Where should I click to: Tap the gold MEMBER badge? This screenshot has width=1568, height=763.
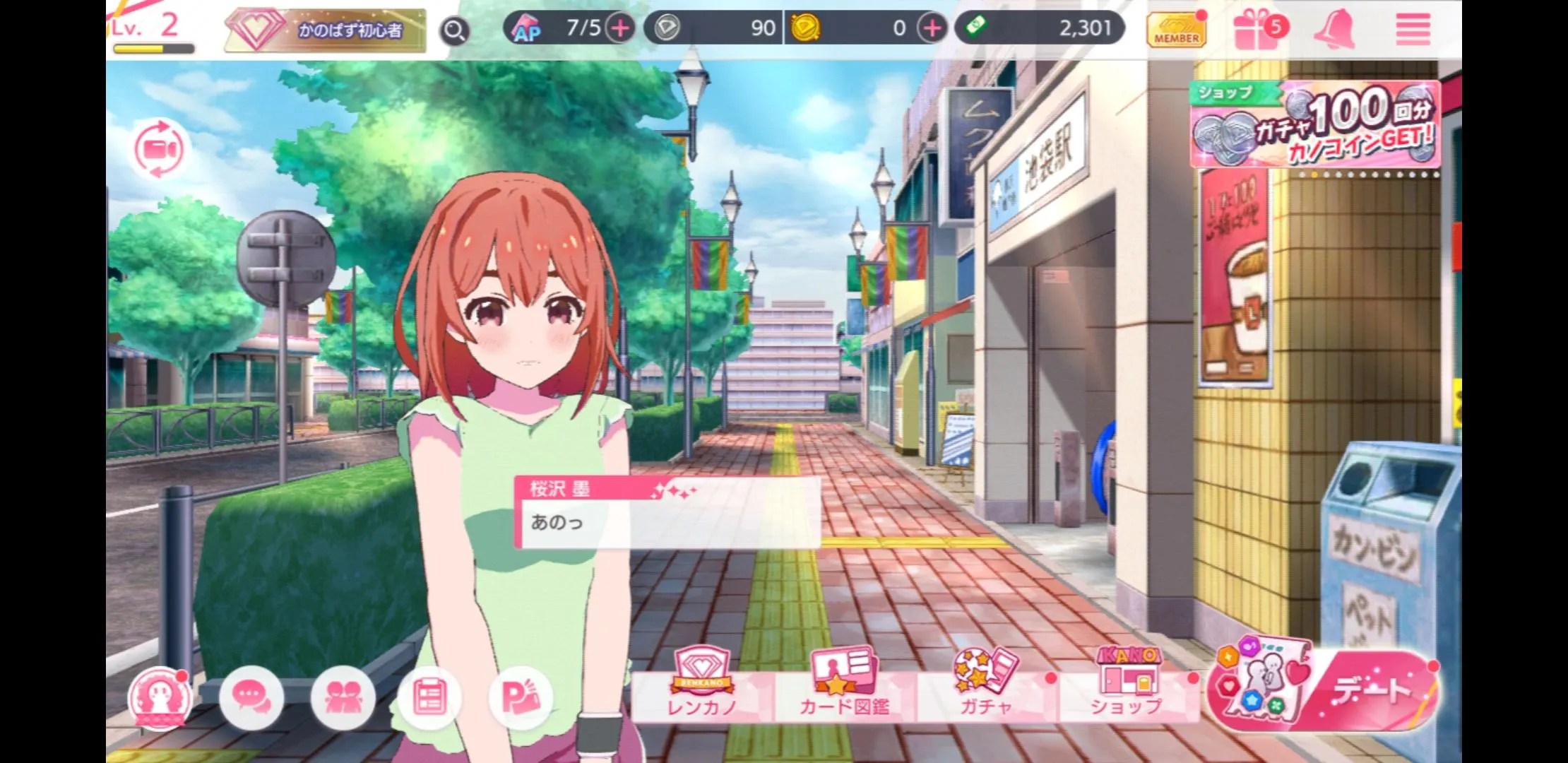tap(1176, 31)
